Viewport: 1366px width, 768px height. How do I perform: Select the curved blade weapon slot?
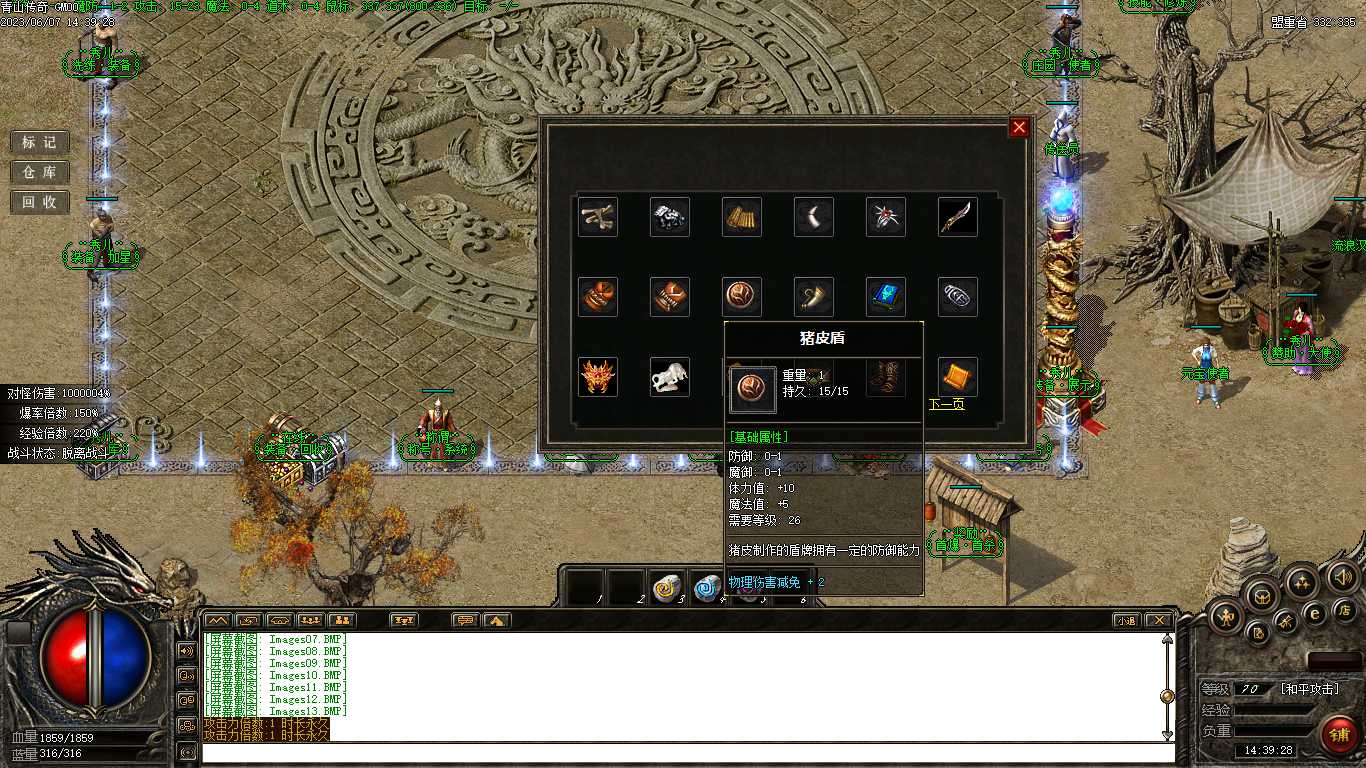pyautogui.click(x=958, y=217)
